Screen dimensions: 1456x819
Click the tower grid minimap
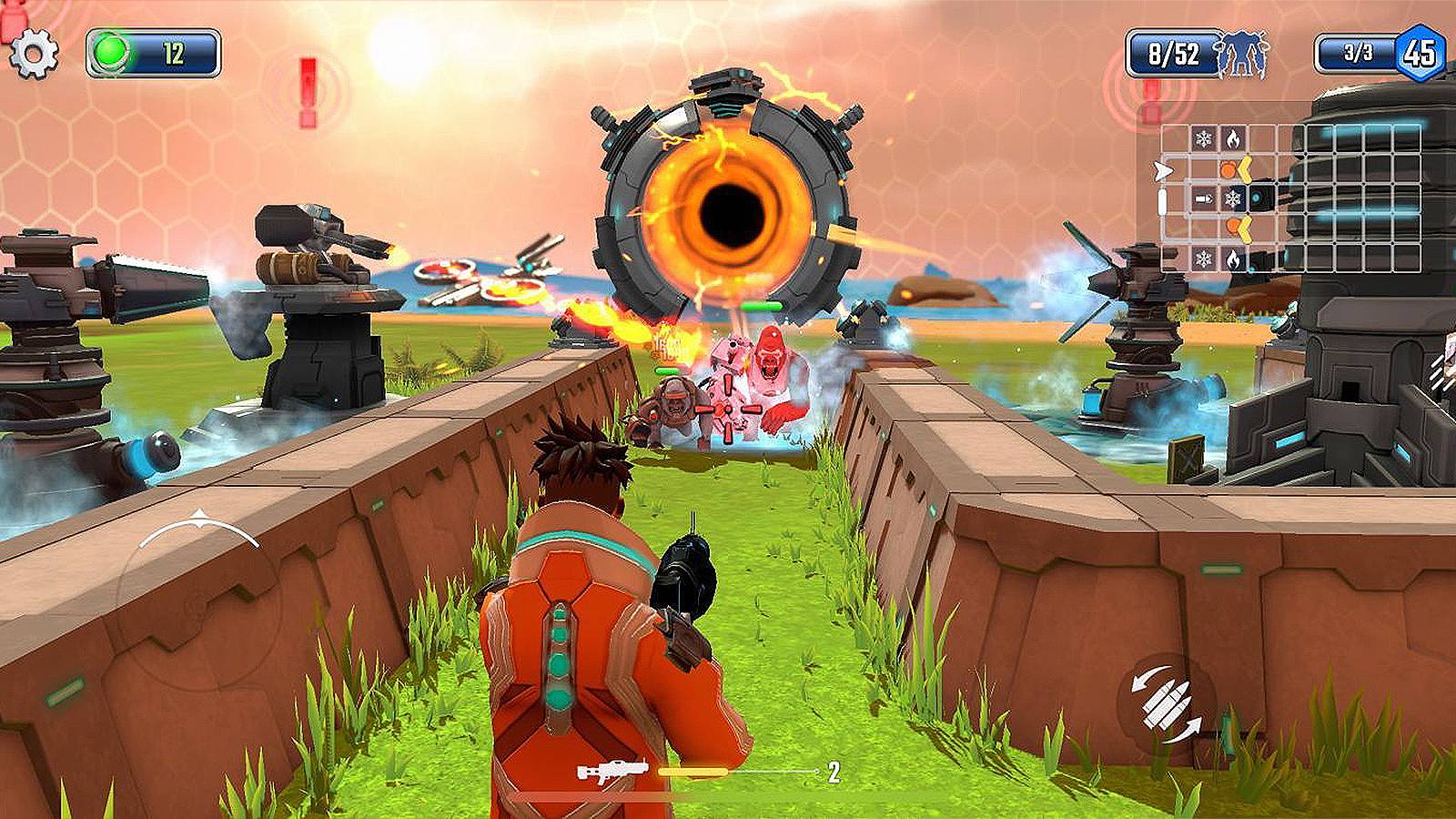[x=1289, y=197]
